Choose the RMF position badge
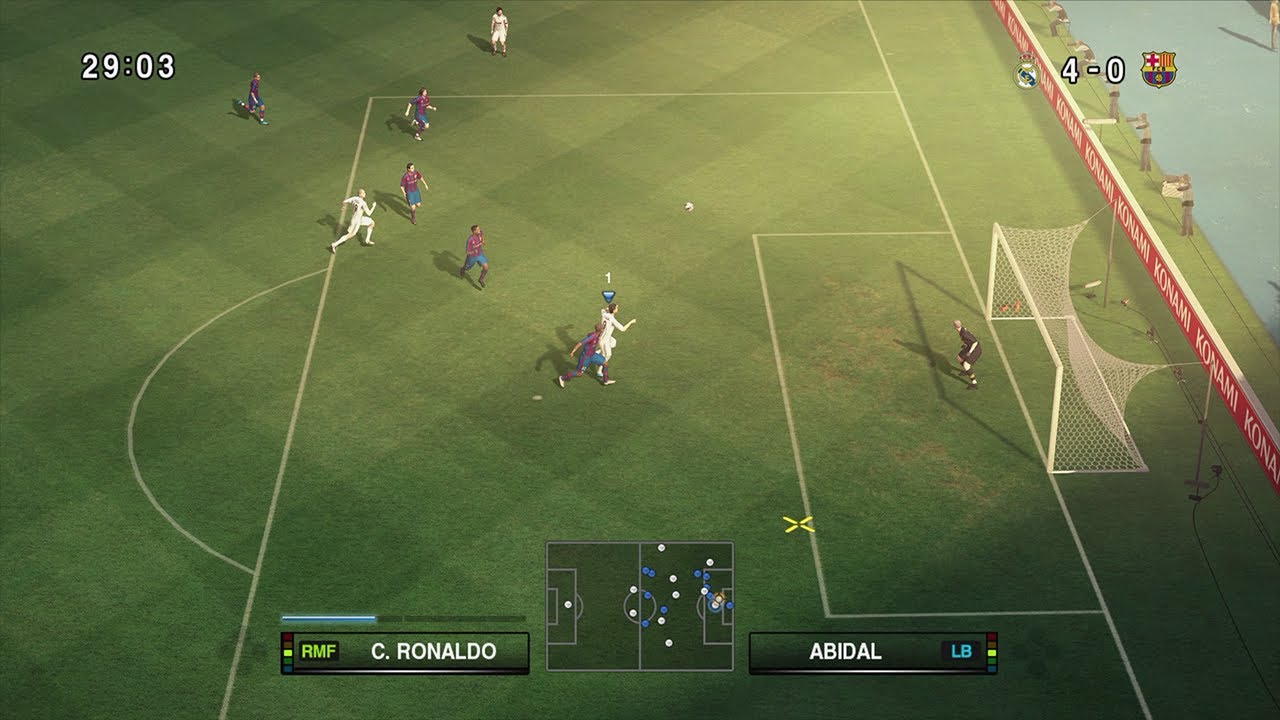The image size is (1280, 720). point(319,652)
